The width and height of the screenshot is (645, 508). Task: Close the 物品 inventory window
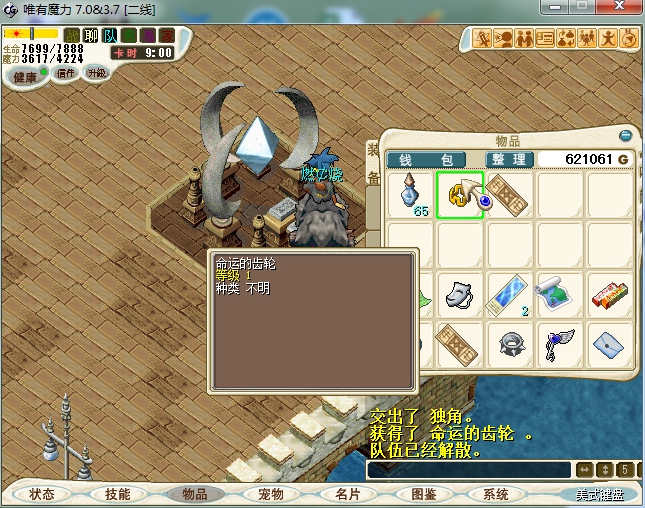pos(626,135)
